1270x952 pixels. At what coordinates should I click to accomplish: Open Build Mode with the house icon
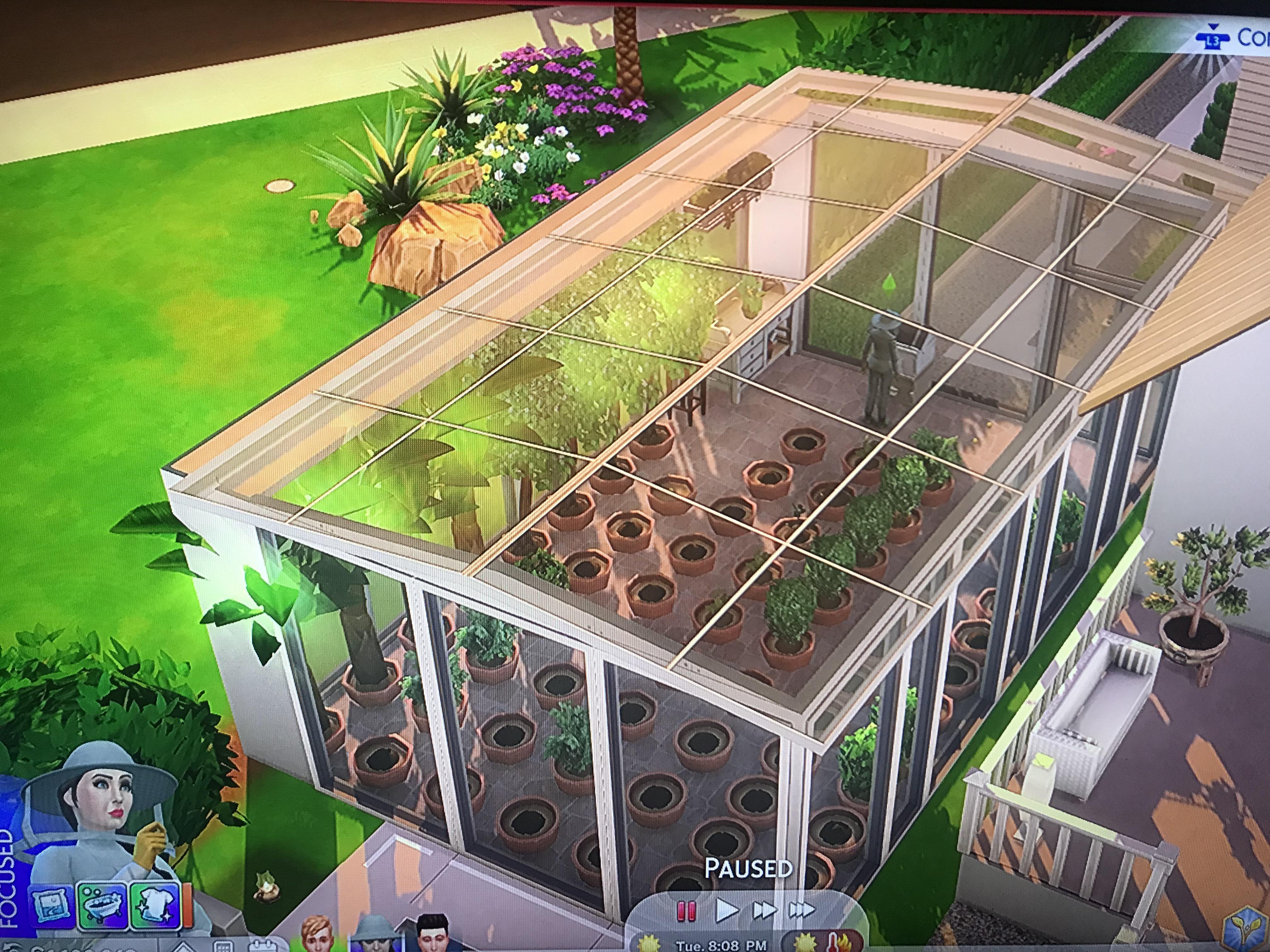point(184,948)
